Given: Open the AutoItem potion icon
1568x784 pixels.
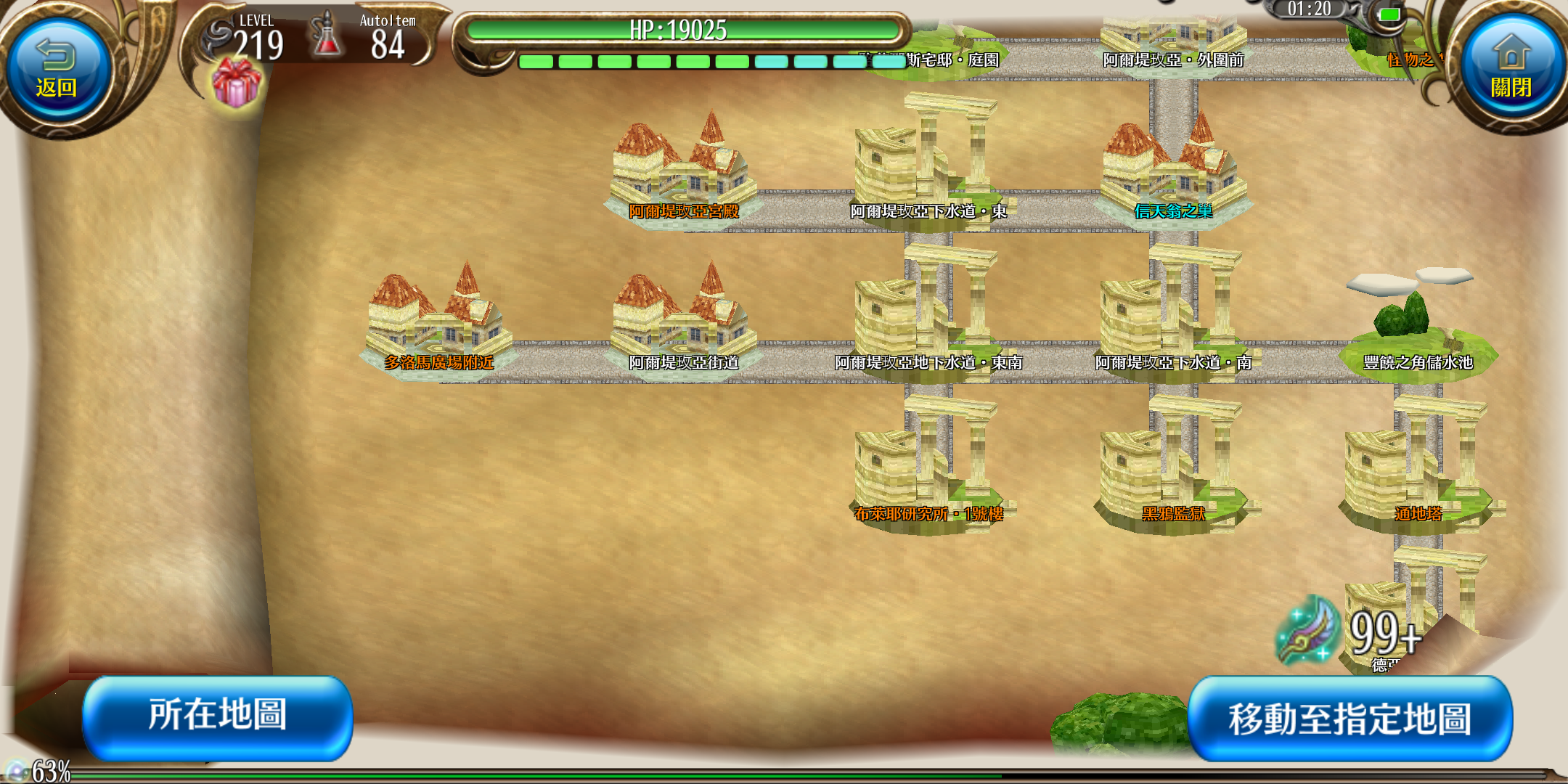Looking at the screenshot, I should [327, 35].
